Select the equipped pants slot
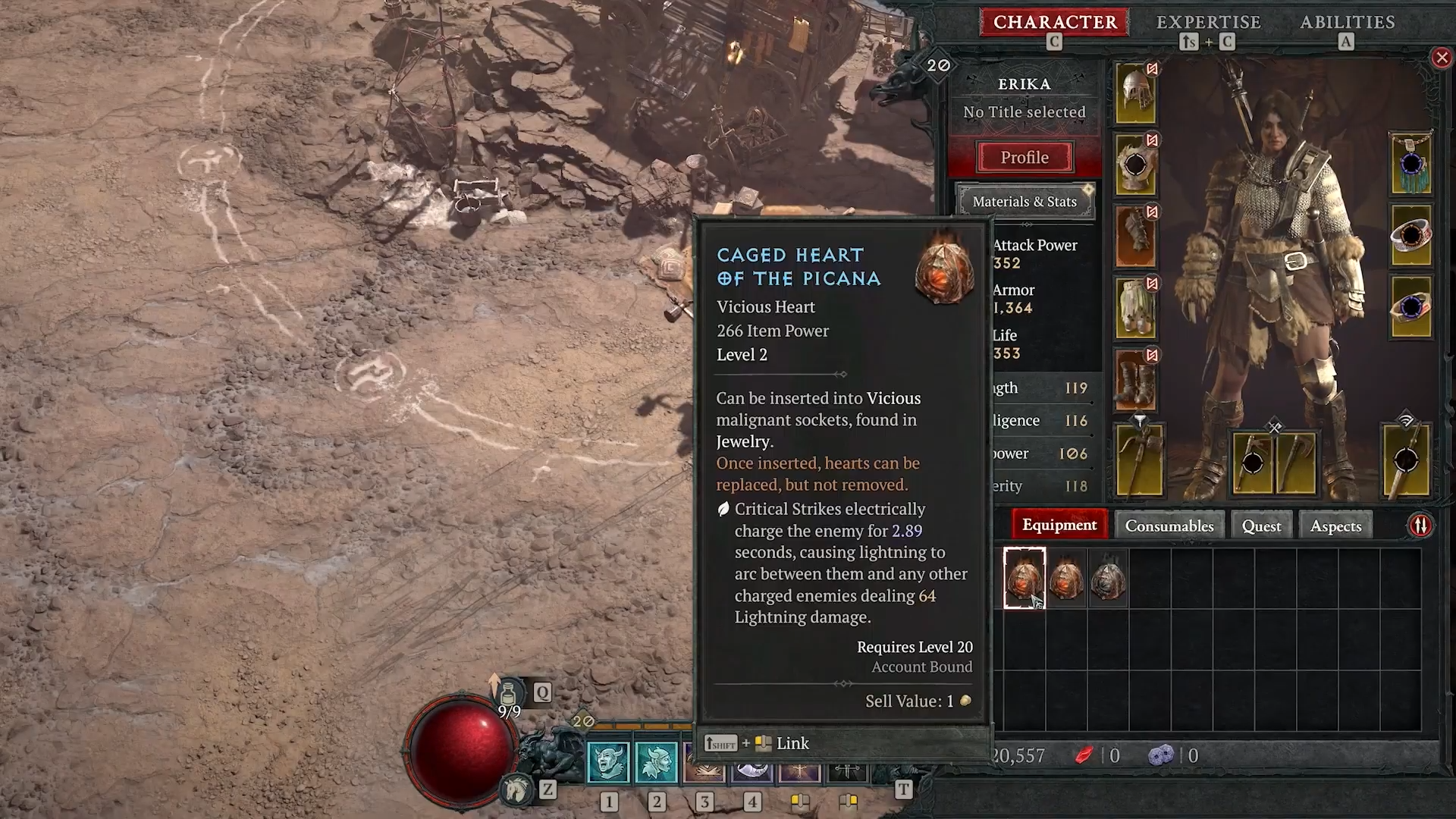The height and width of the screenshot is (819, 1456). (1135, 307)
